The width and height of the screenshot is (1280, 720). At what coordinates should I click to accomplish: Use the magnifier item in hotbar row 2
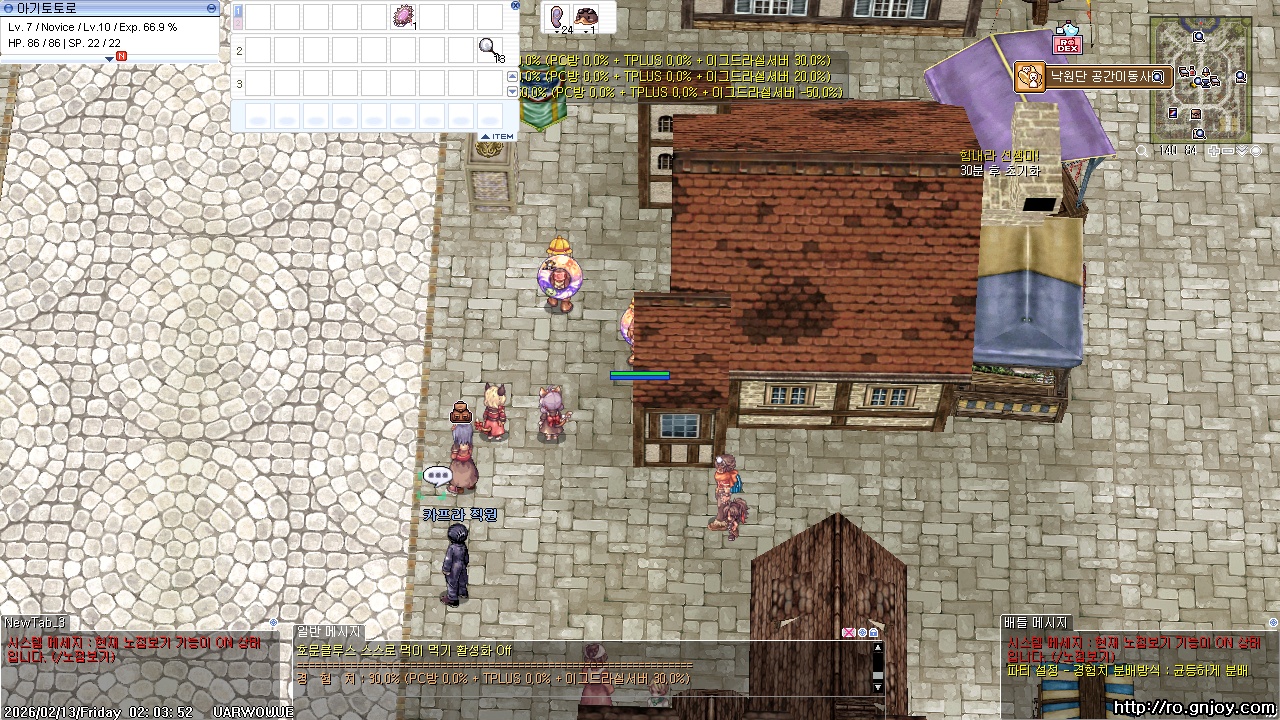(x=489, y=48)
